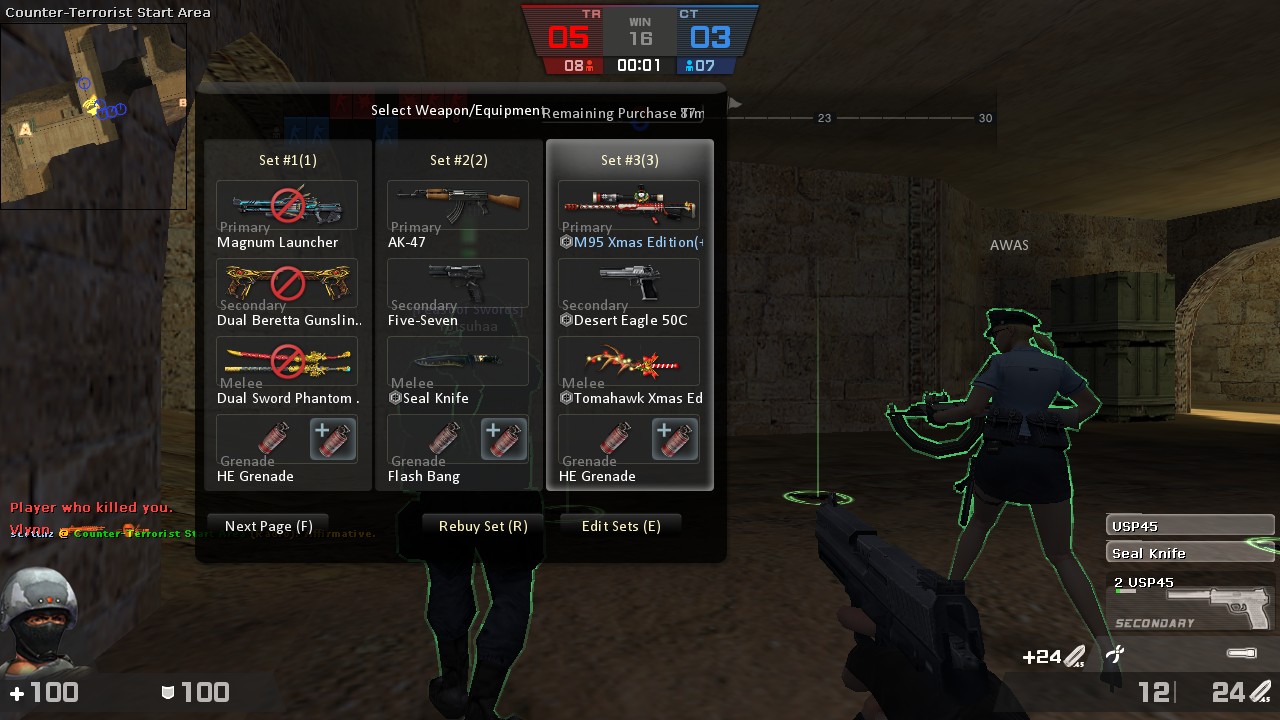Select the Five-Seven secondary pistol slot
The width and height of the screenshot is (1280, 720).
[x=458, y=284]
